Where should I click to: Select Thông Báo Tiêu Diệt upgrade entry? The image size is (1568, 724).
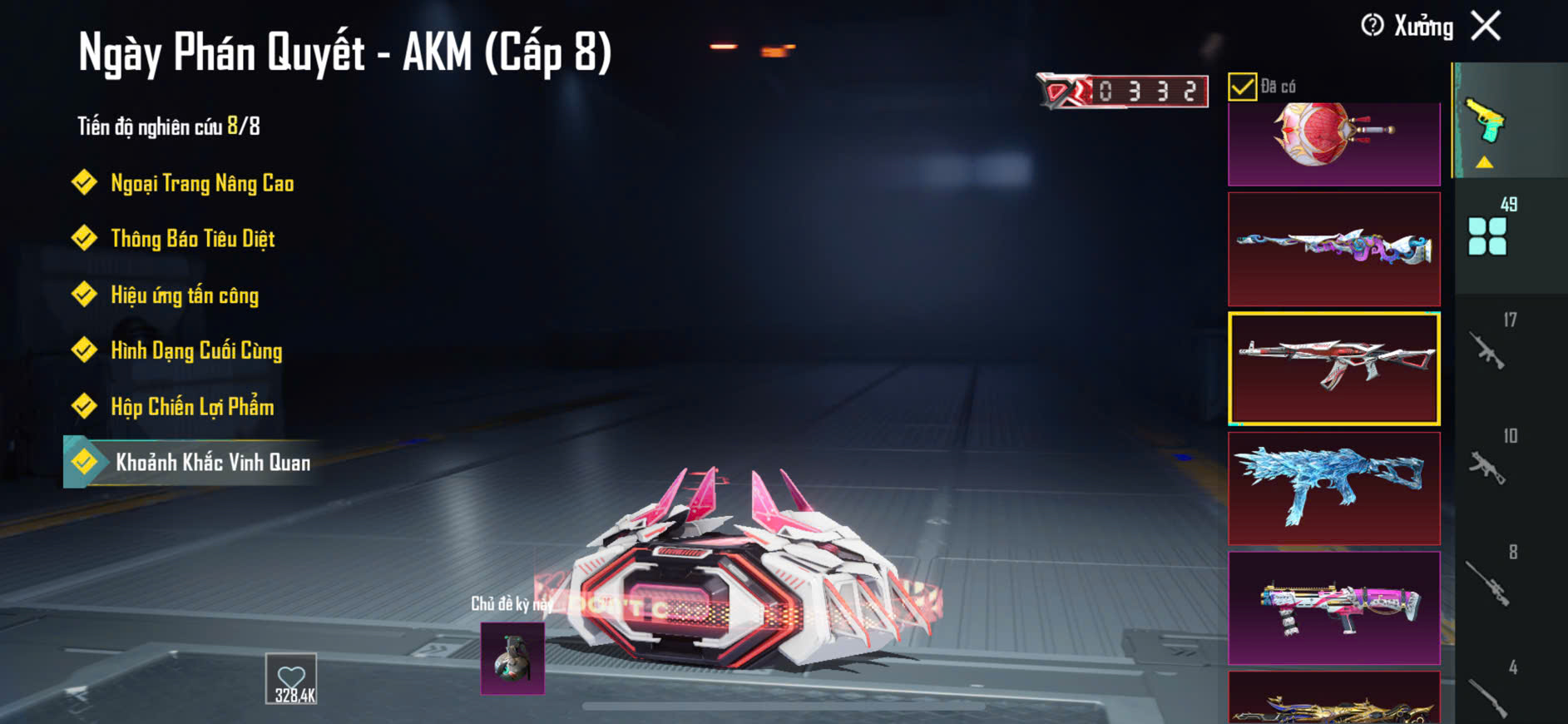coord(192,239)
